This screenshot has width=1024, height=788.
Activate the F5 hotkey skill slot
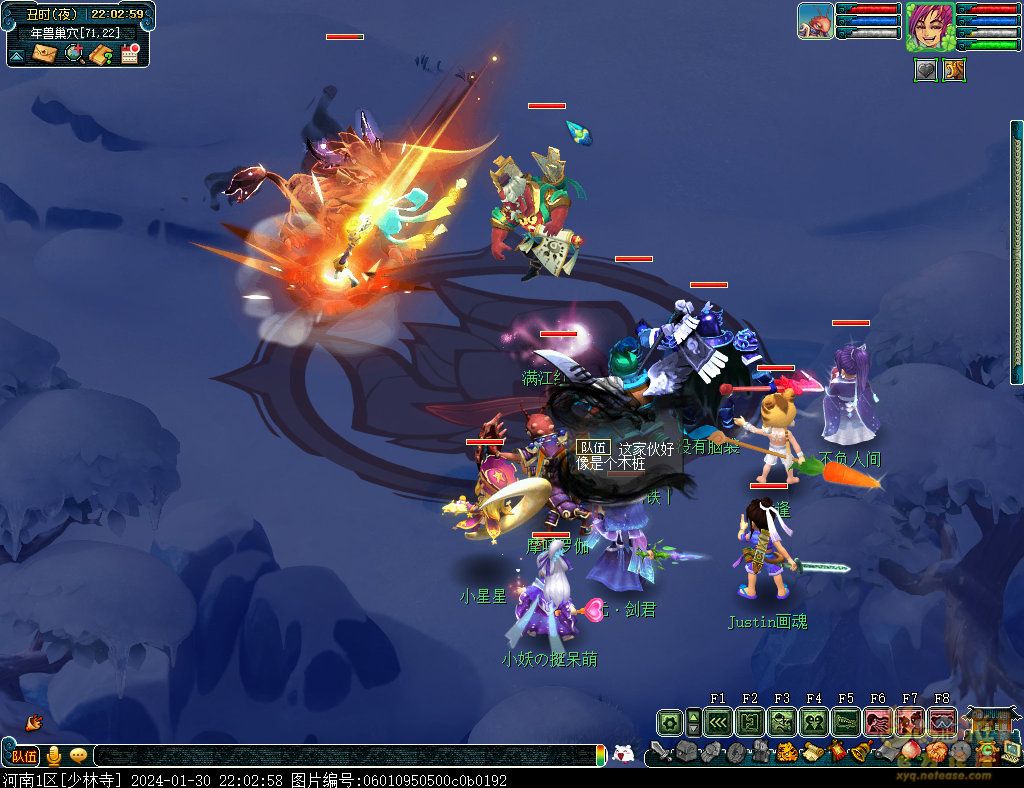(x=846, y=722)
